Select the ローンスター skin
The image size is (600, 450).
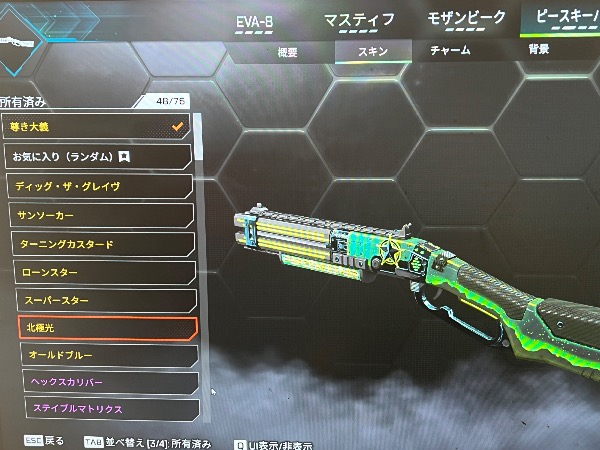pos(104,272)
